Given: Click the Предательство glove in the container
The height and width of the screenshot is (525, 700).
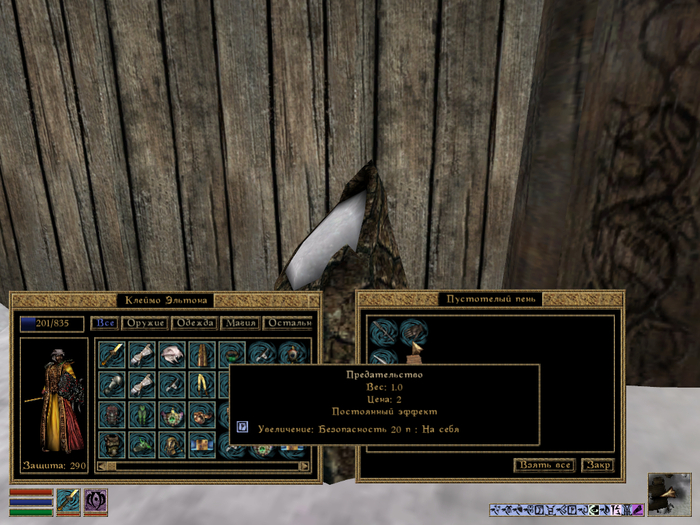Looking at the screenshot, I should click(413, 333).
